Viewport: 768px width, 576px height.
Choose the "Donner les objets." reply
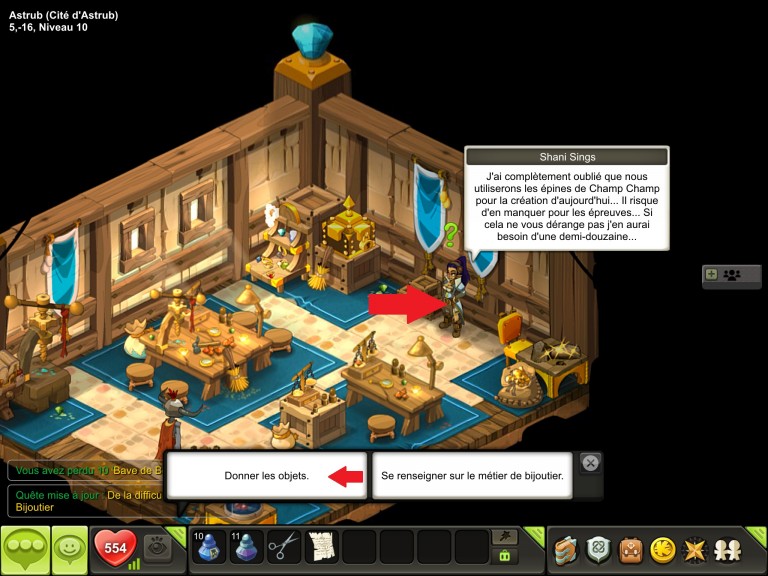266,476
